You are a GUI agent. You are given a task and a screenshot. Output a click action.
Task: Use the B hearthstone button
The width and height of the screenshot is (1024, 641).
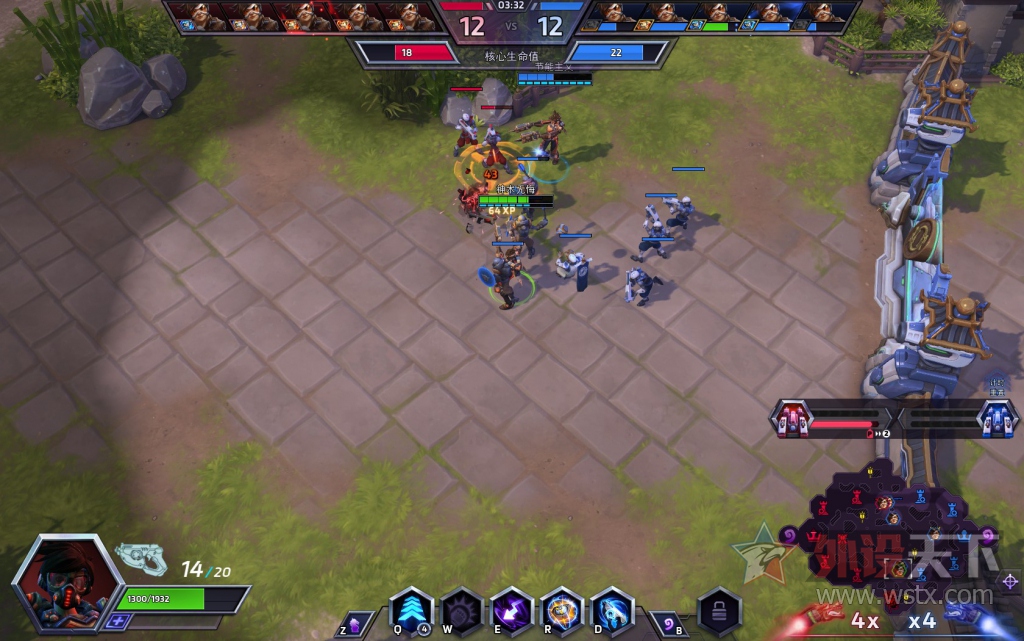tap(667, 623)
